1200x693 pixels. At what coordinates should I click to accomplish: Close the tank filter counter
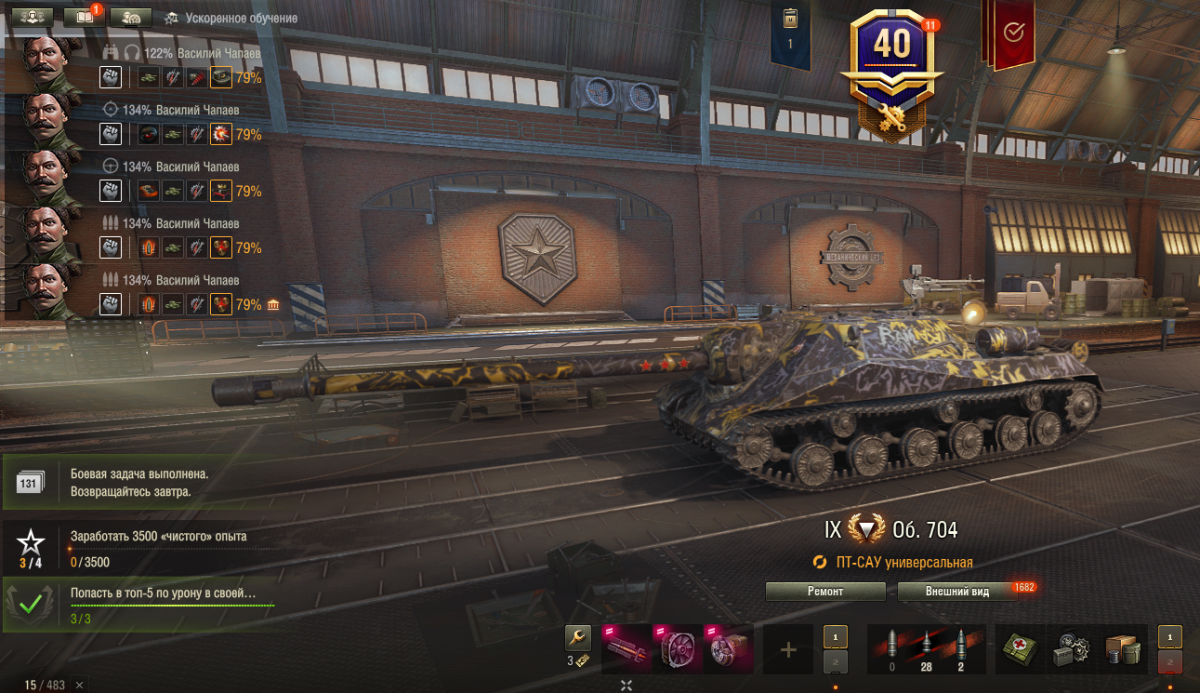click(79, 685)
